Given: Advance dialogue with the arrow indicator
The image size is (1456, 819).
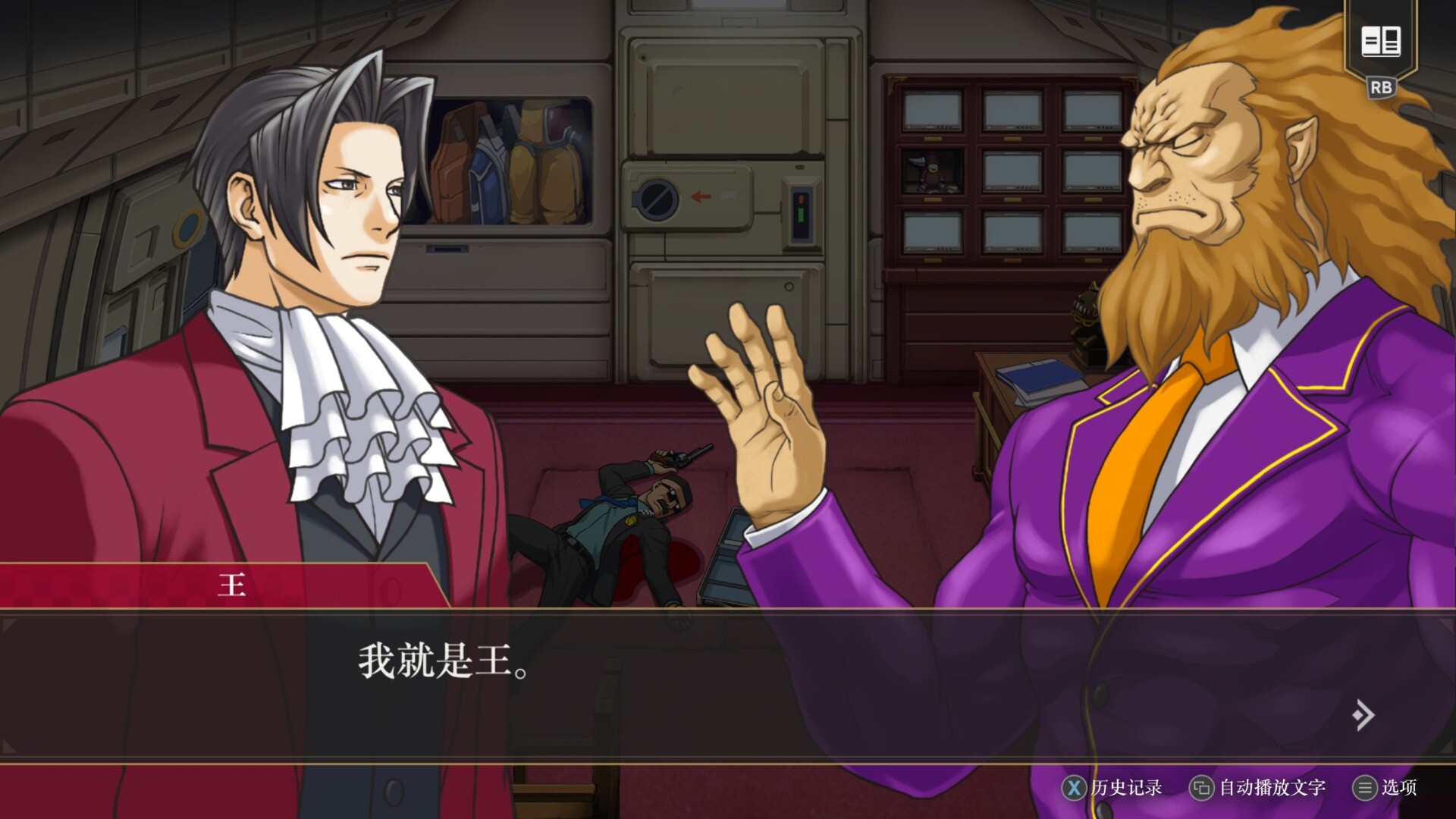Looking at the screenshot, I should tap(1363, 714).
